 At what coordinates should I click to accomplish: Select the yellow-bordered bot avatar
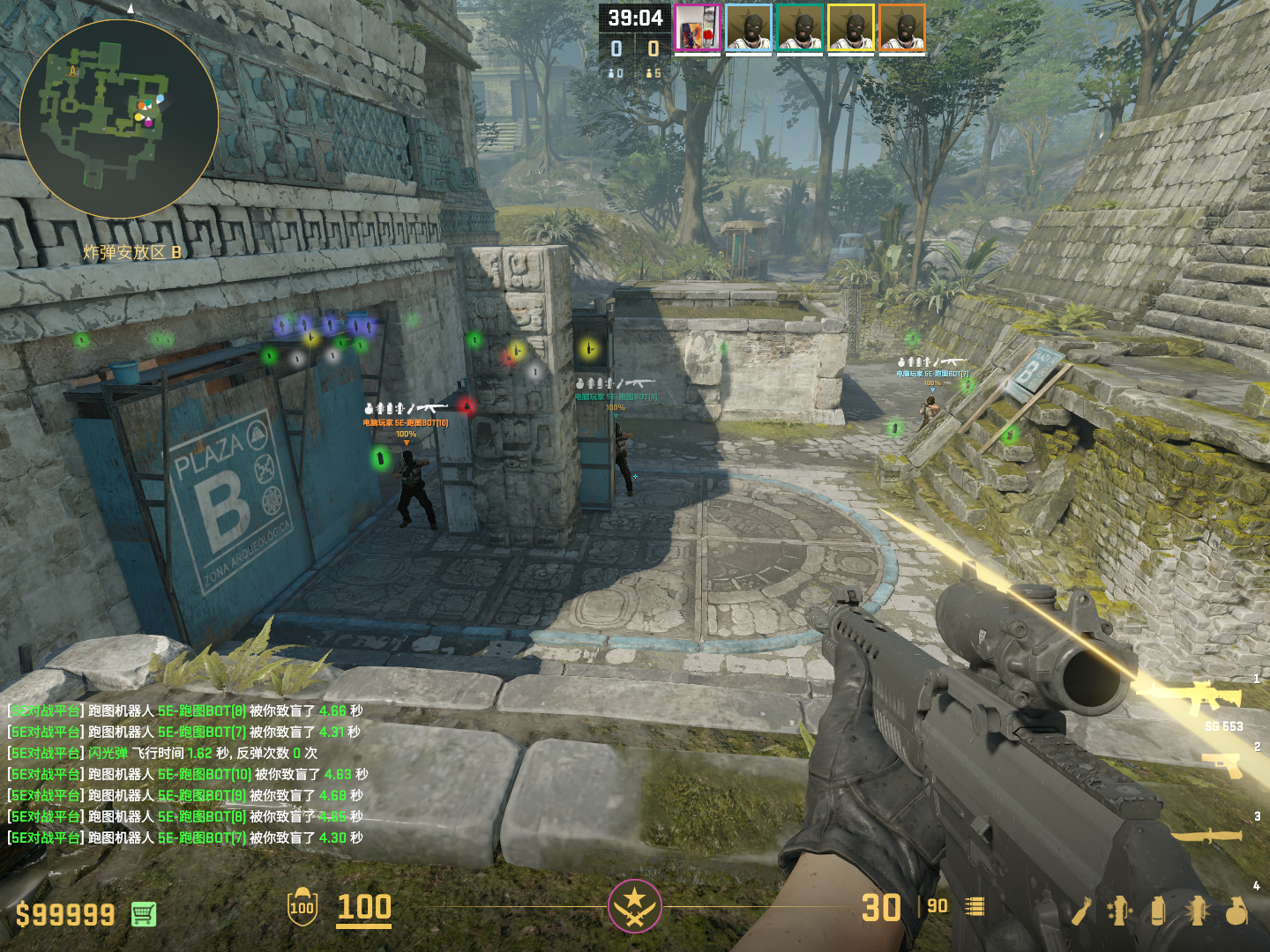851,29
